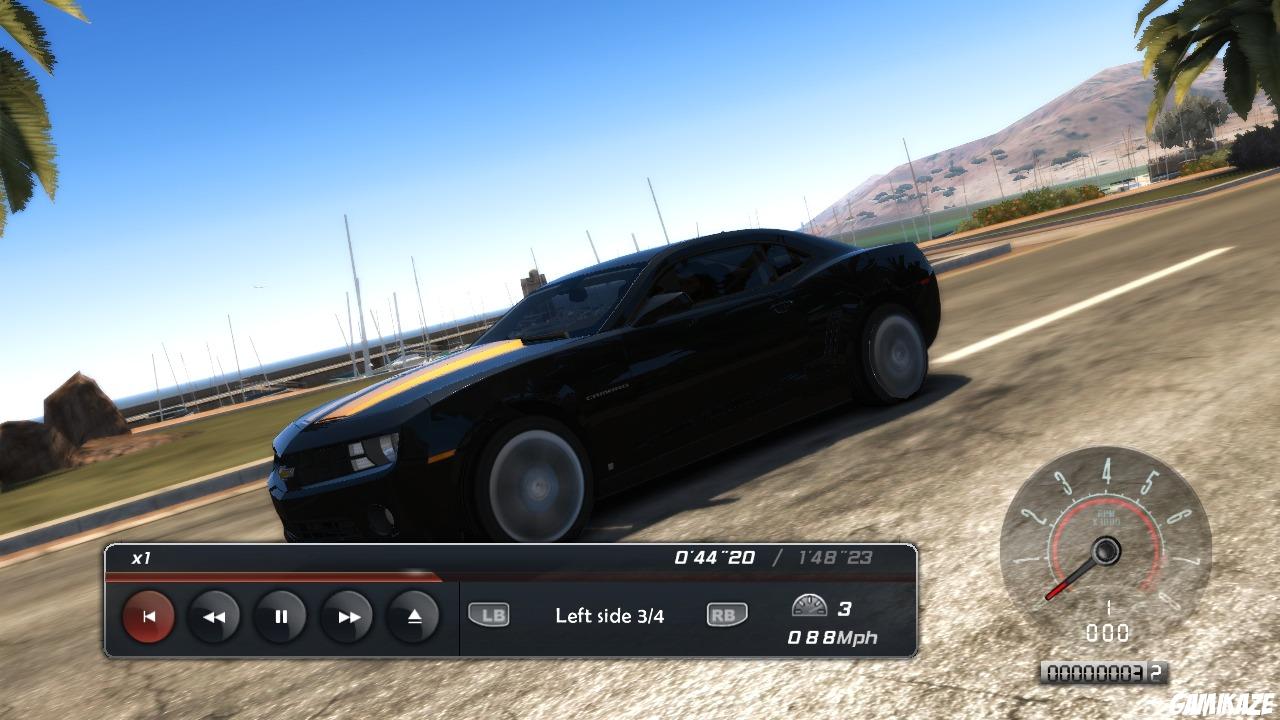Toggle replay speed via the x1 indicator
This screenshot has height=720, width=1280.
tap(139, 561)
